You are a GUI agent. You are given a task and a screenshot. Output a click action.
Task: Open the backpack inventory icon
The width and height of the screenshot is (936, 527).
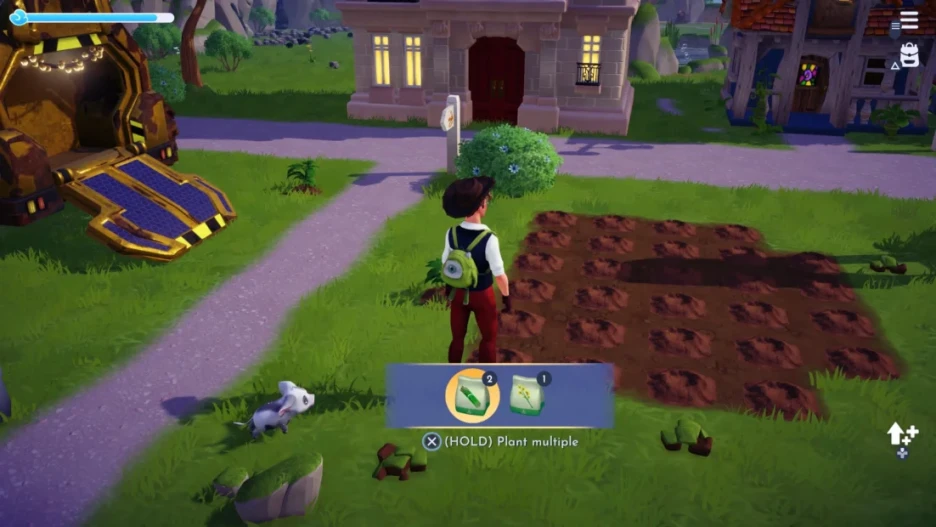[x=909, y=55]
